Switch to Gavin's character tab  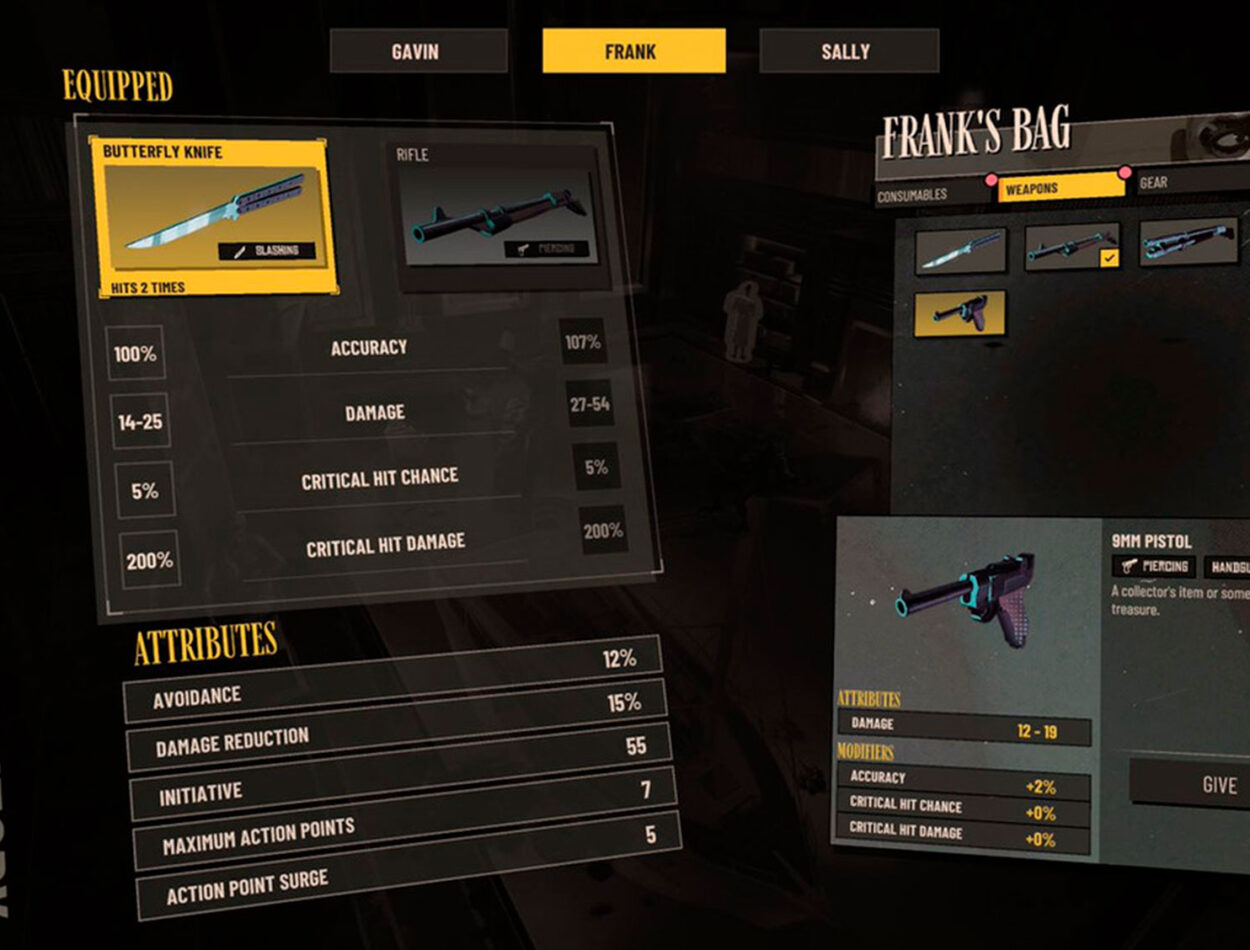click(x=418, y=51)
